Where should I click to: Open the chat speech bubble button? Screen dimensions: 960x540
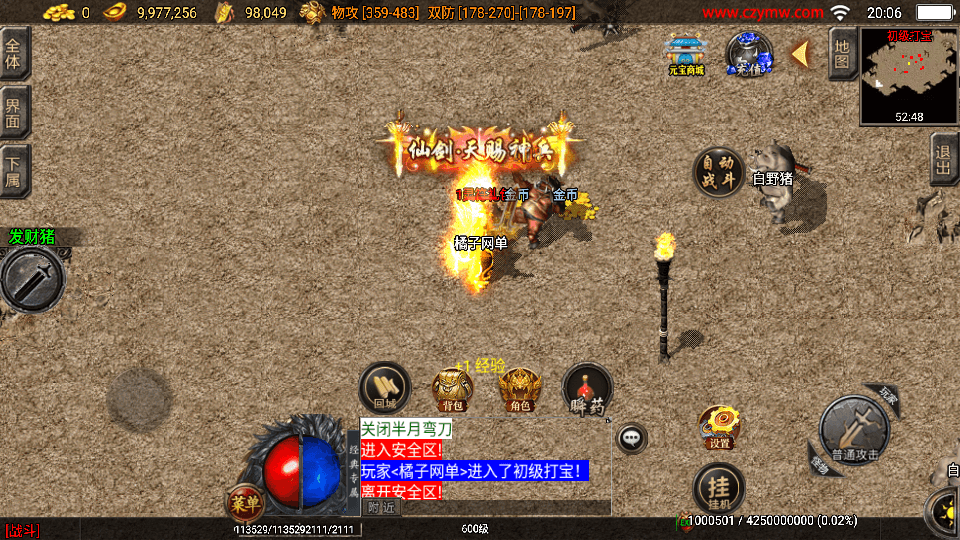coord(631,438)
